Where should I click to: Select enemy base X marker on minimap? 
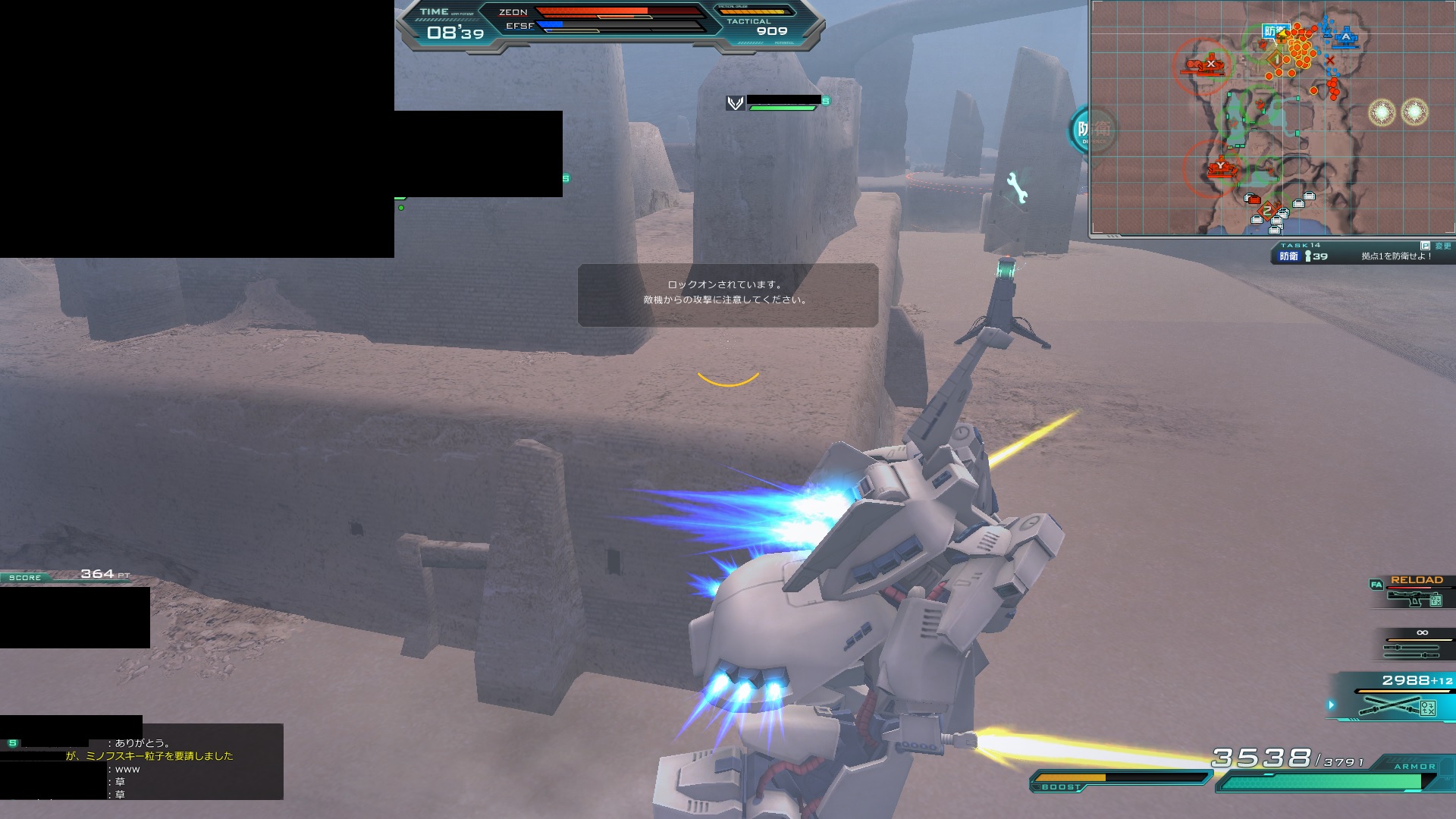coord(1210,64)
